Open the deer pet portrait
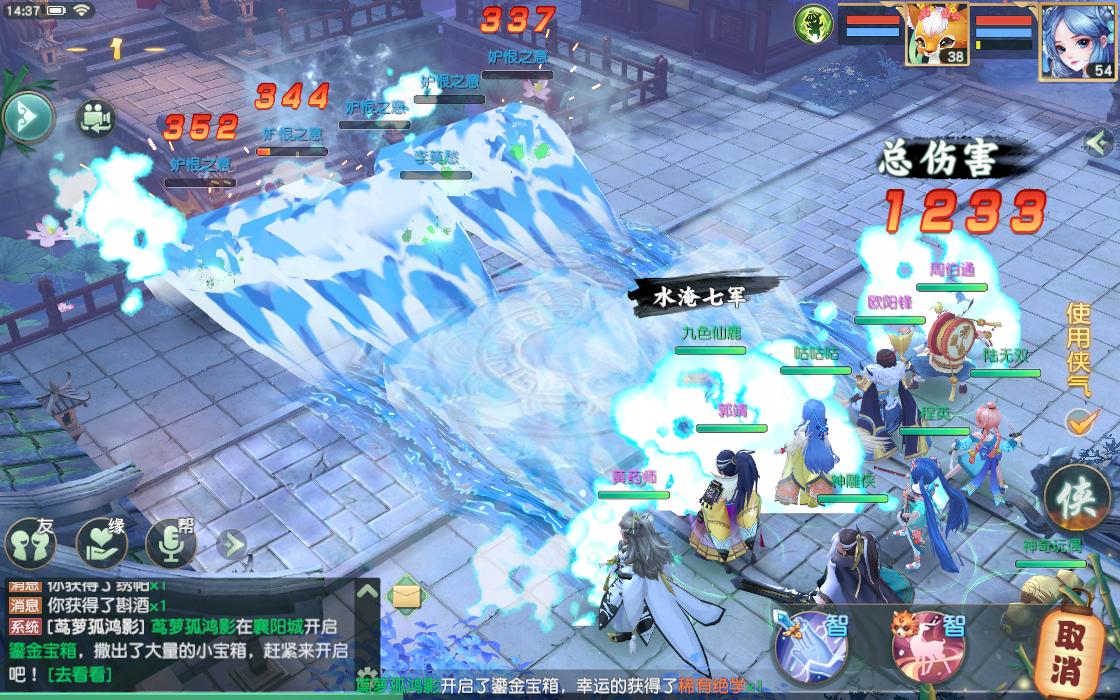1120x700 pixels. point(938,35)
